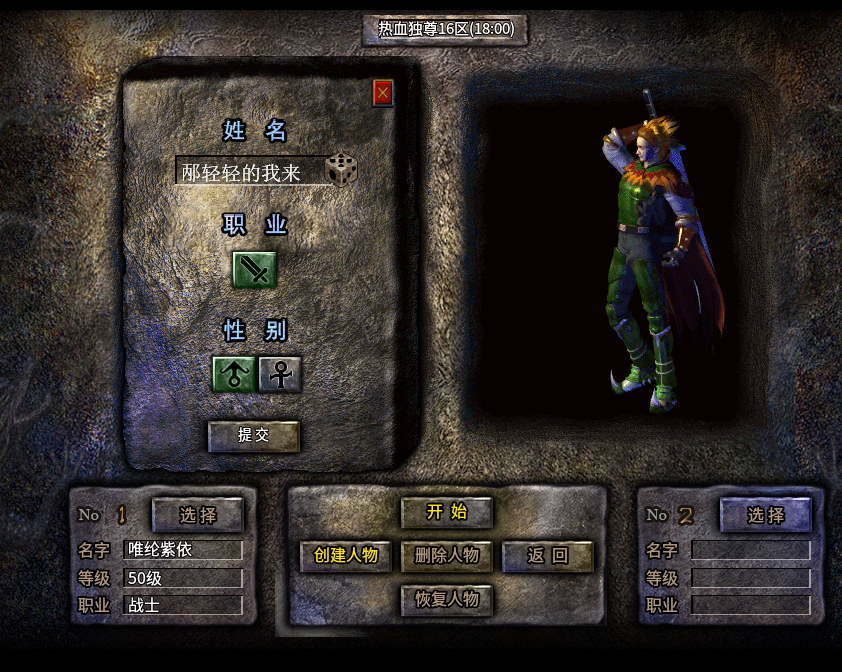
Task: Start the game with 开始
Action: coord(447,512)
